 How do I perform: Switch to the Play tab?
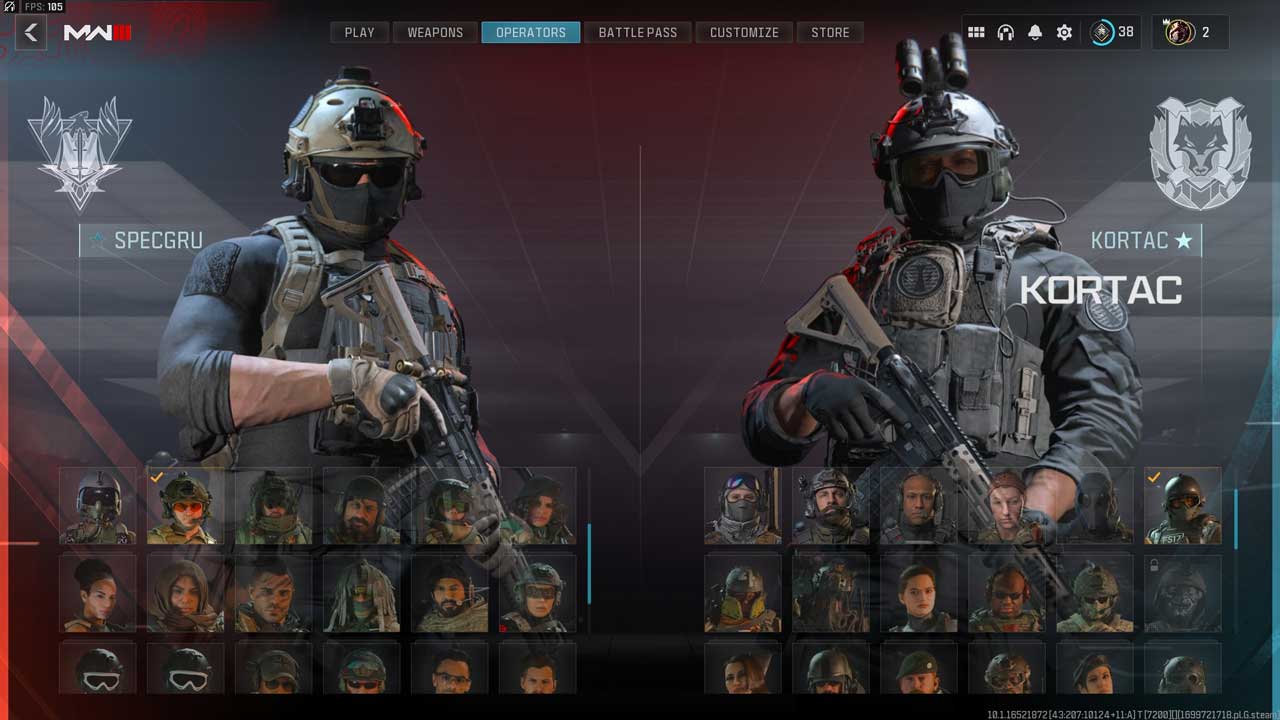pos(359,33)
